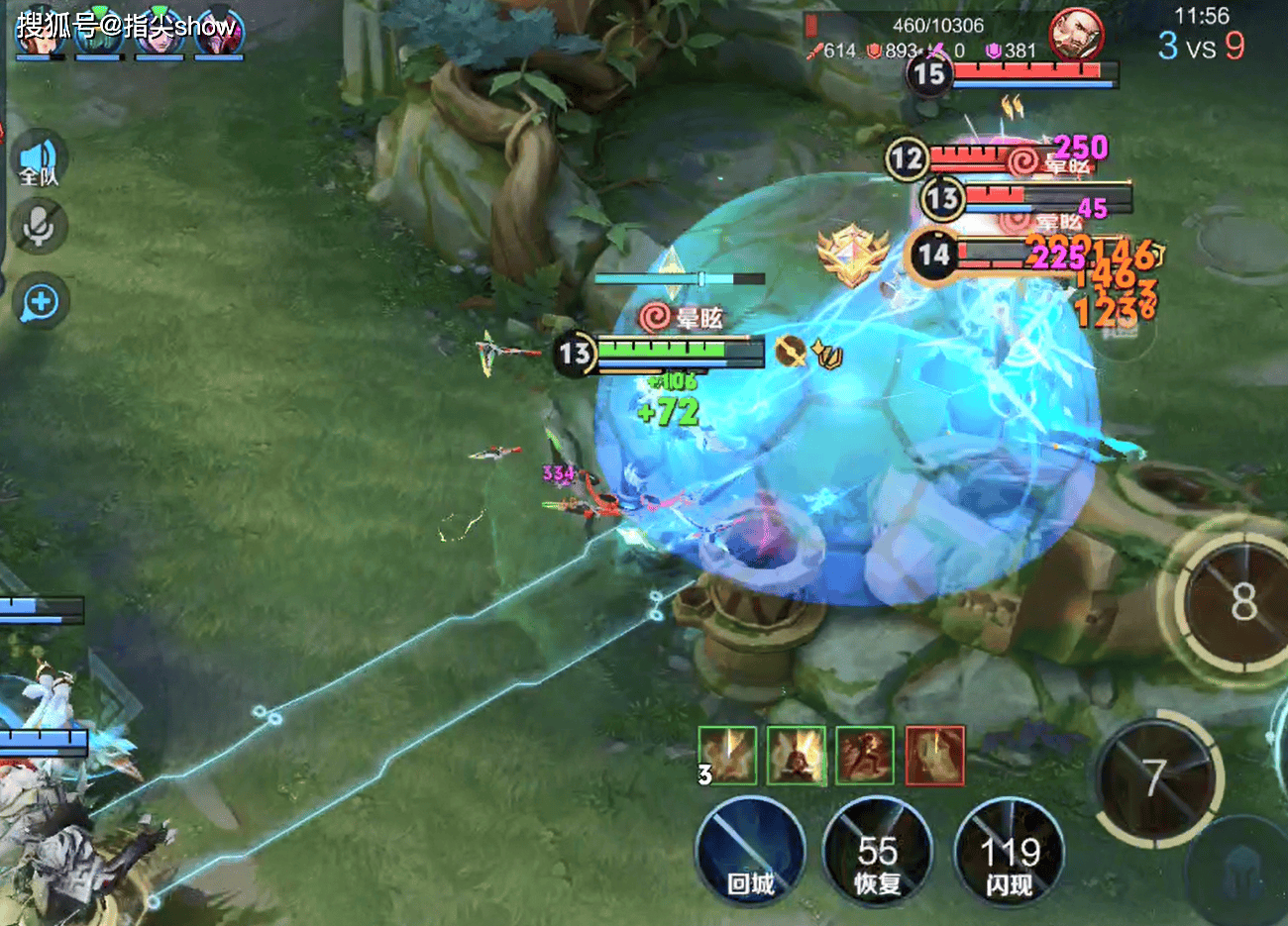Viewport: 1288px width, 926px height.
Task: Open the quick chat bubble with plus sign
Action: [x=41, y=303]
